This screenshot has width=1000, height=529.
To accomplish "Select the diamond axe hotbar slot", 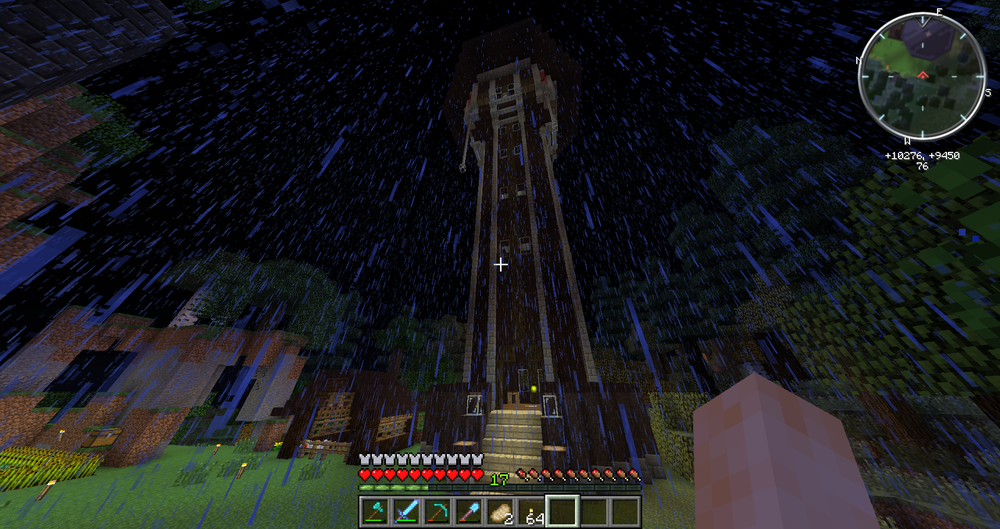I will 376,511.
